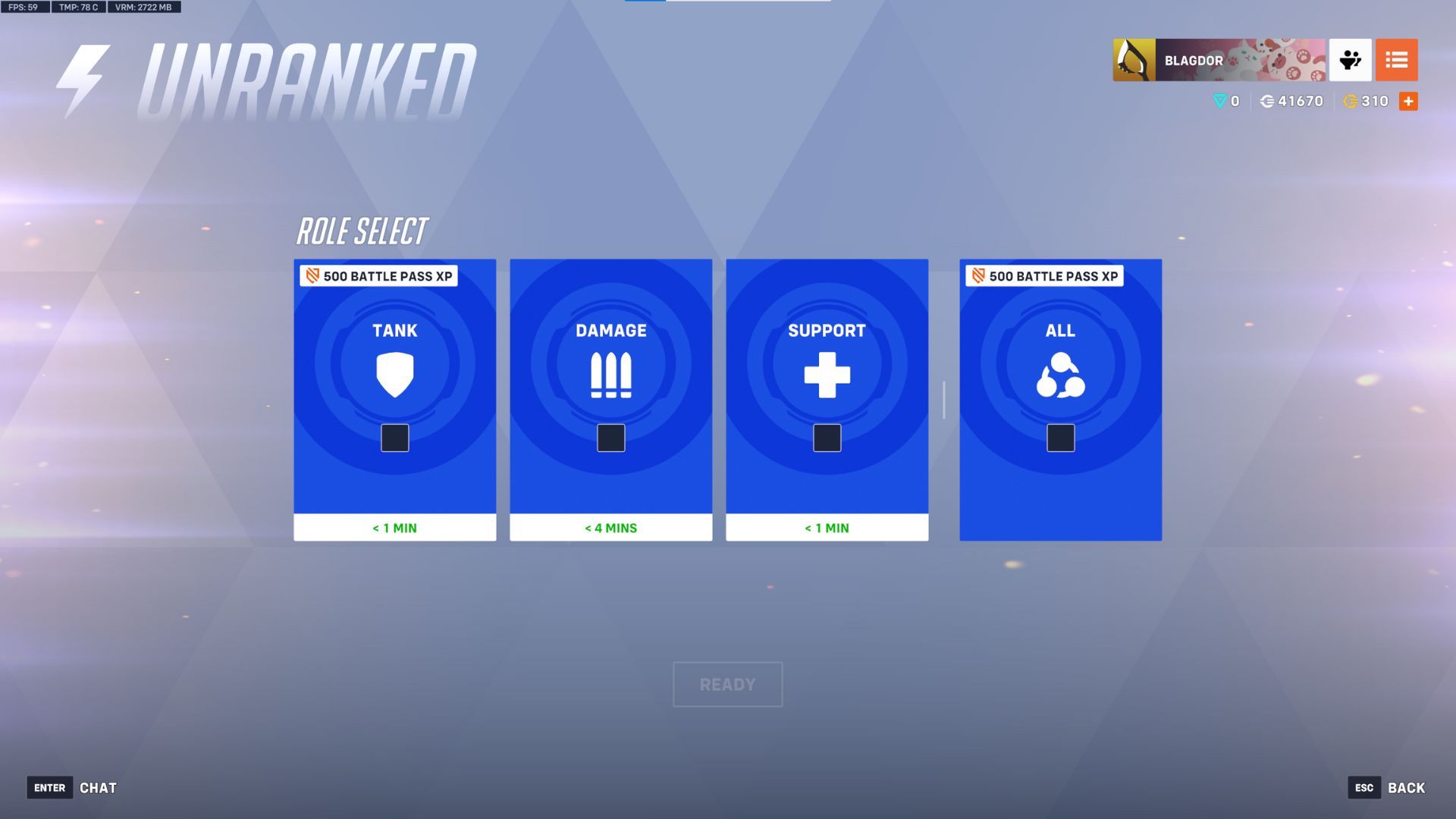The width and height of the screenshot is (1456, 819).
Task: Click the Overwatch coins currency icon
Action: [x=1265, y=101]
